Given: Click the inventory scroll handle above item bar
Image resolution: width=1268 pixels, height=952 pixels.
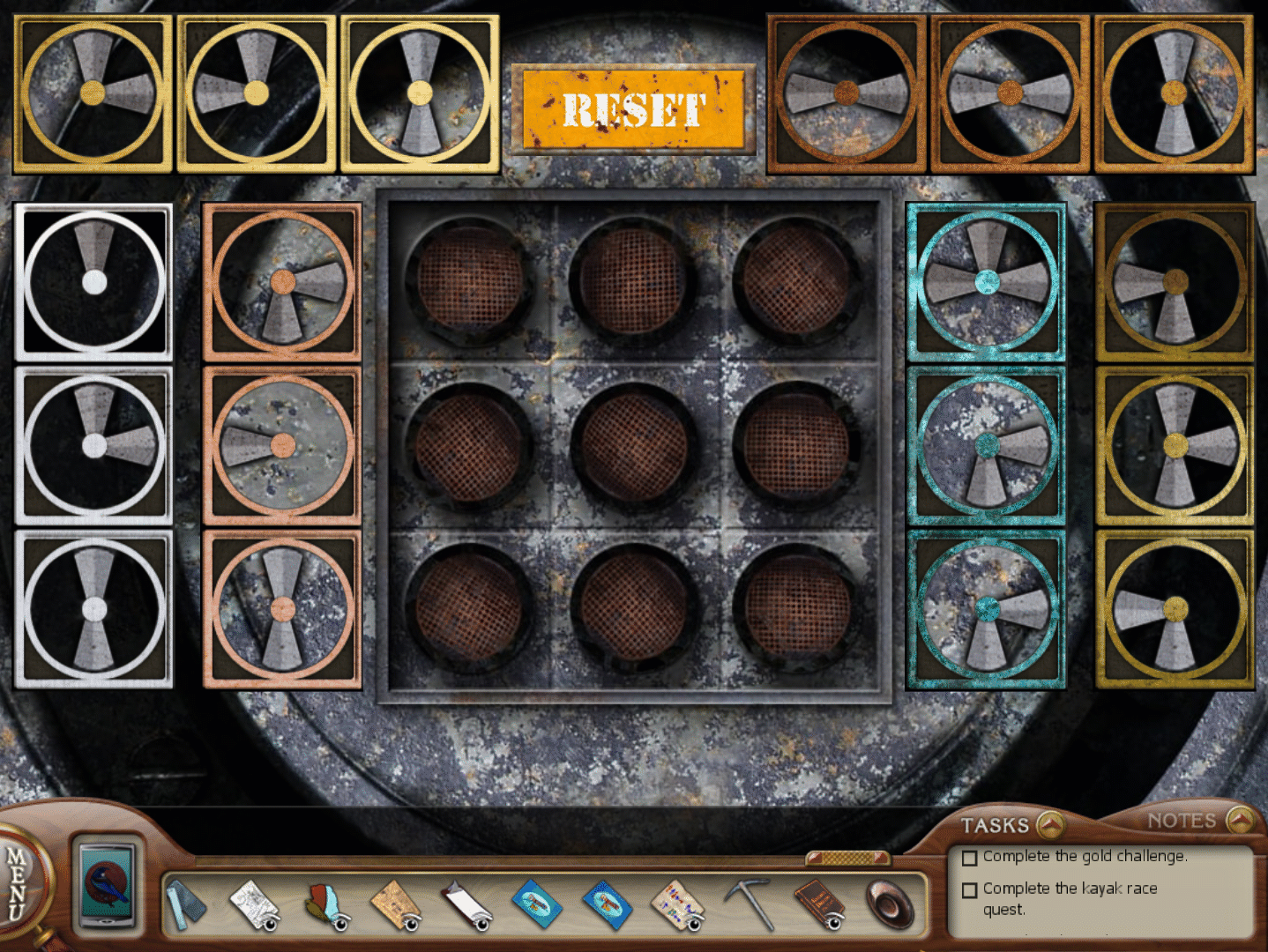Looking at the screenshot, I should [848, 858].
